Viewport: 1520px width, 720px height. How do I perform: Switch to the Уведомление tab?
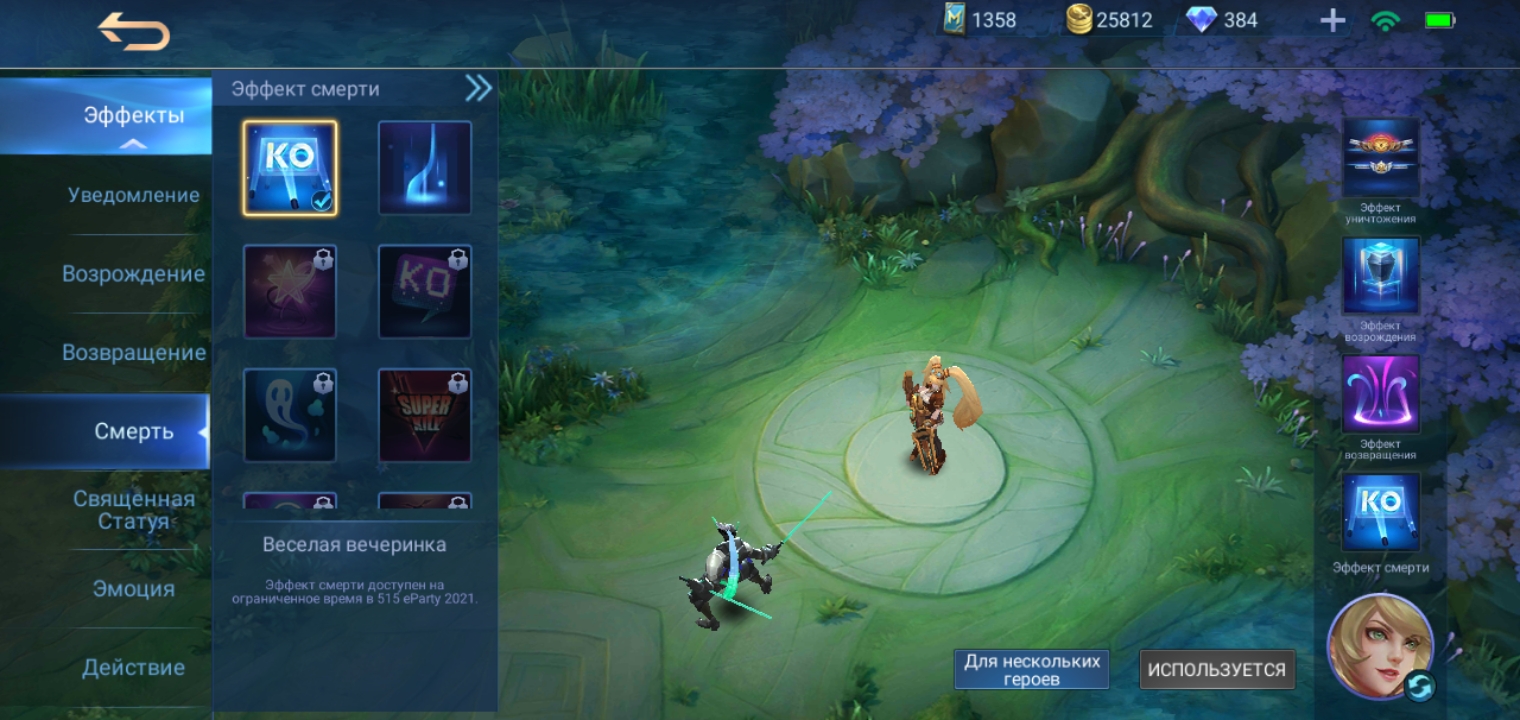[x=133, y=195]
